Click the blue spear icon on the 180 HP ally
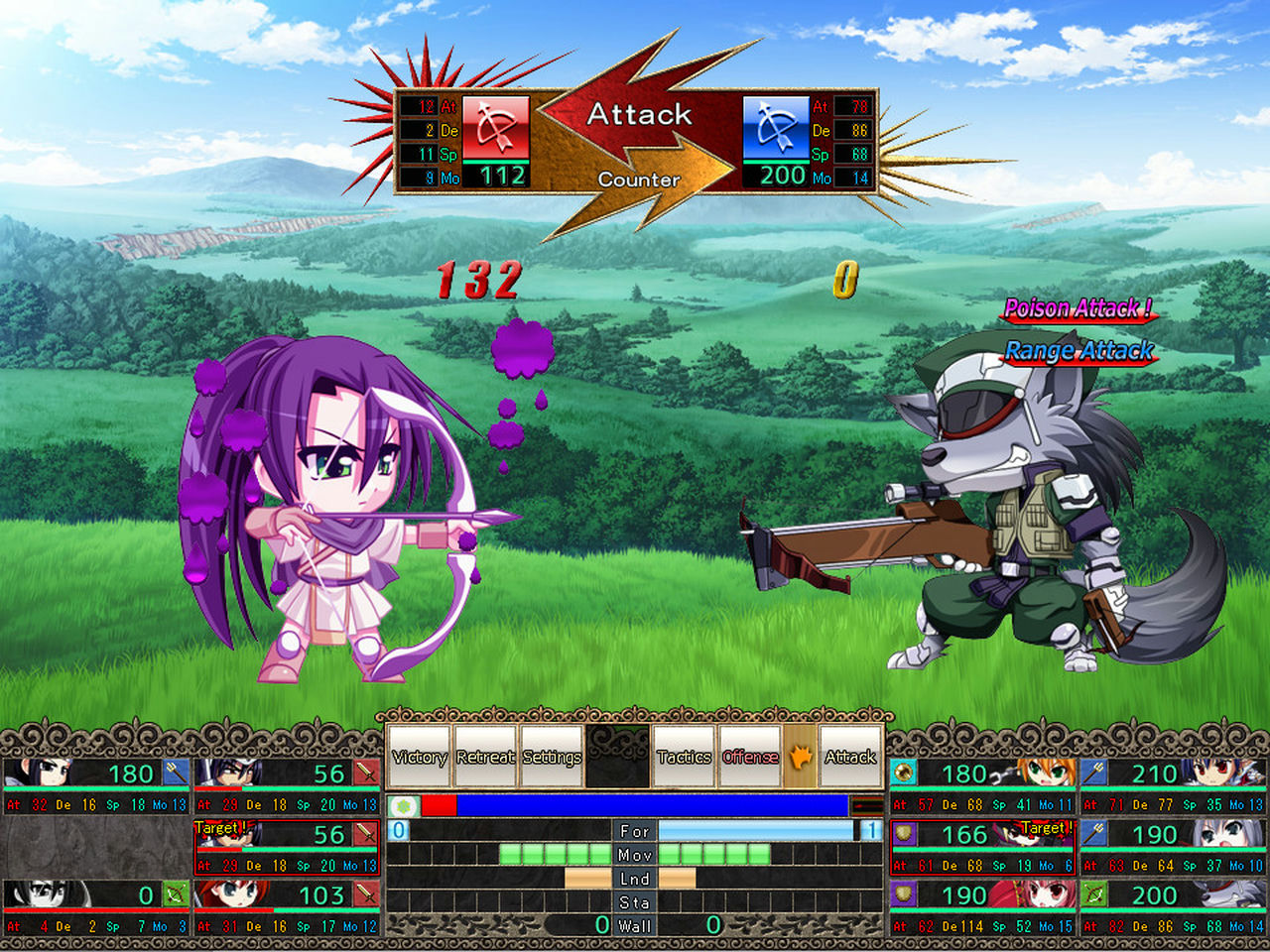This screenshot has height=952, width=1270. 176,773
